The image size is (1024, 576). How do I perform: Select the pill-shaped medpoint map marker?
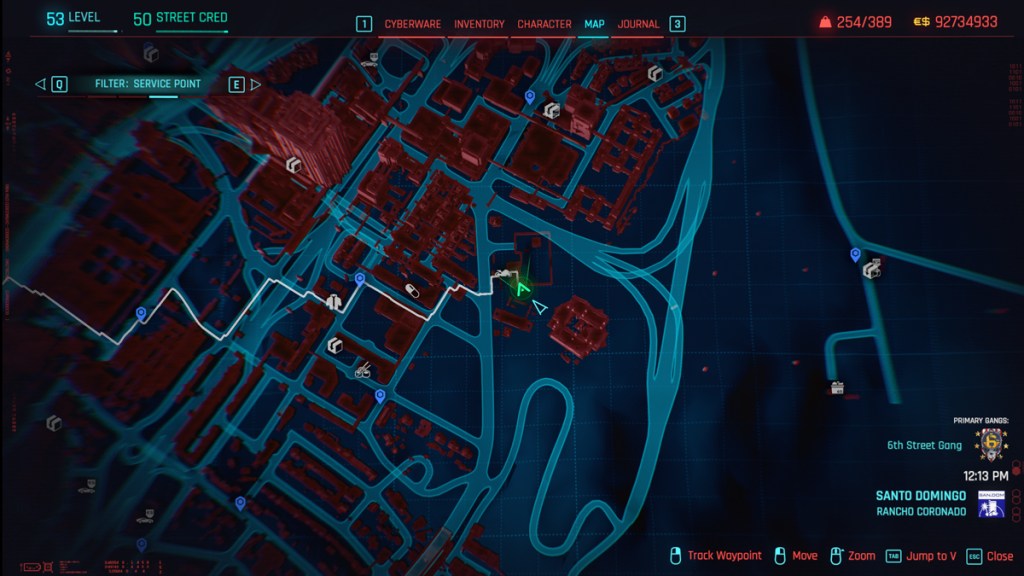tap(411, 290)
